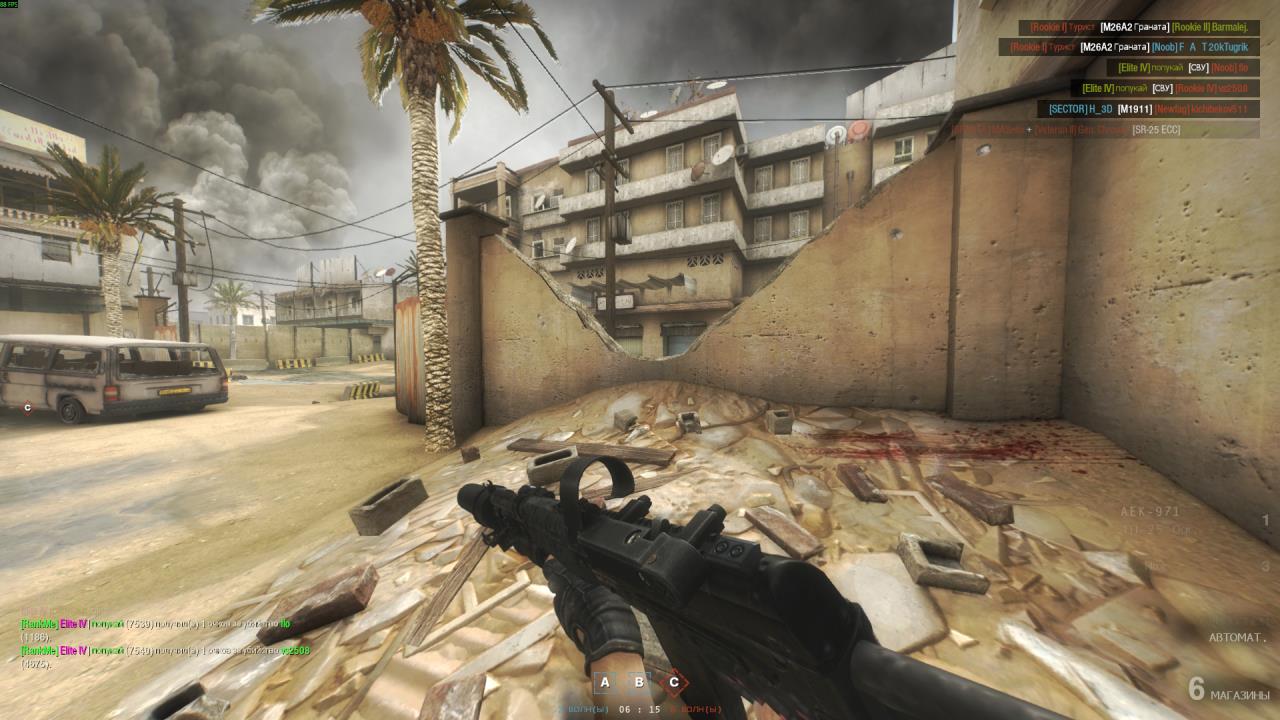The width and height of the screenshot is (1280, 720).
Task: Click the Barmalej grenade kill feed entry
Action: (x=1139, y=28)
